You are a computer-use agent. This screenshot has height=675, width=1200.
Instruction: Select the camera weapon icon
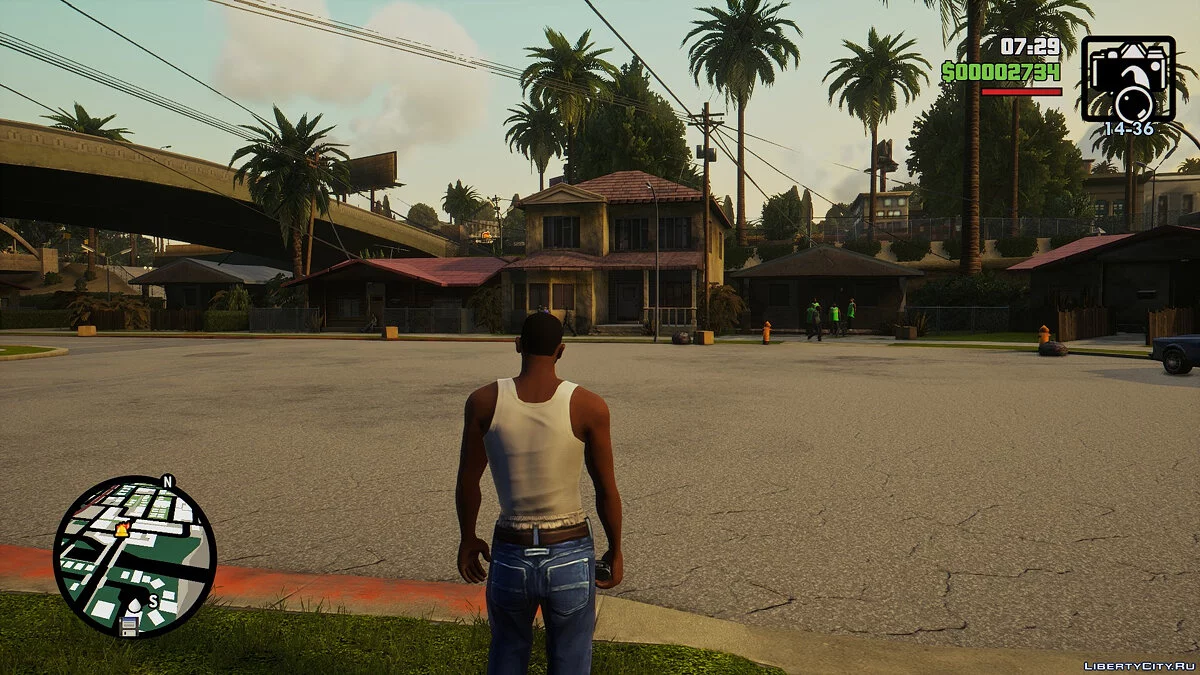(x=1128, y=79)
